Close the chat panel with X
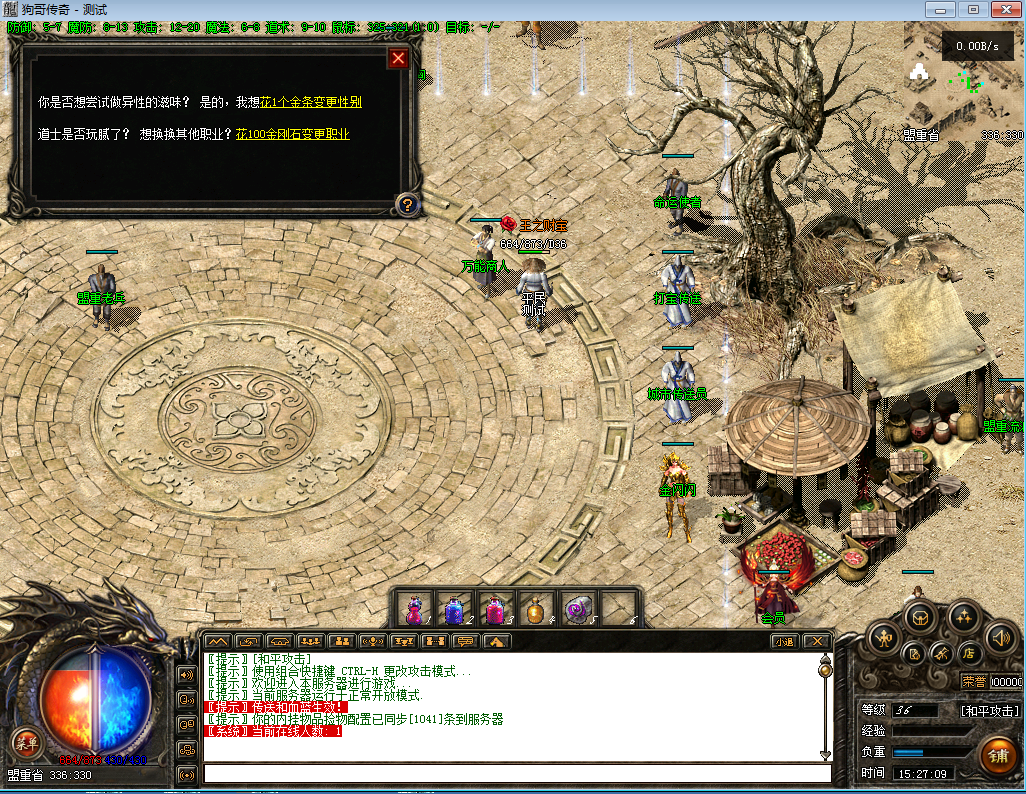The width and height of the screenshot is (1026, 794). click(x=817, y=641)
